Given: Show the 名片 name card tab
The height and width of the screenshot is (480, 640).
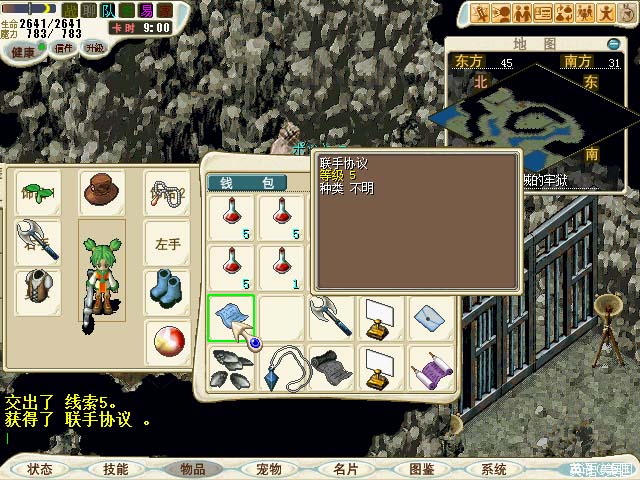Looking at the screenshot, I should [345, 468].
